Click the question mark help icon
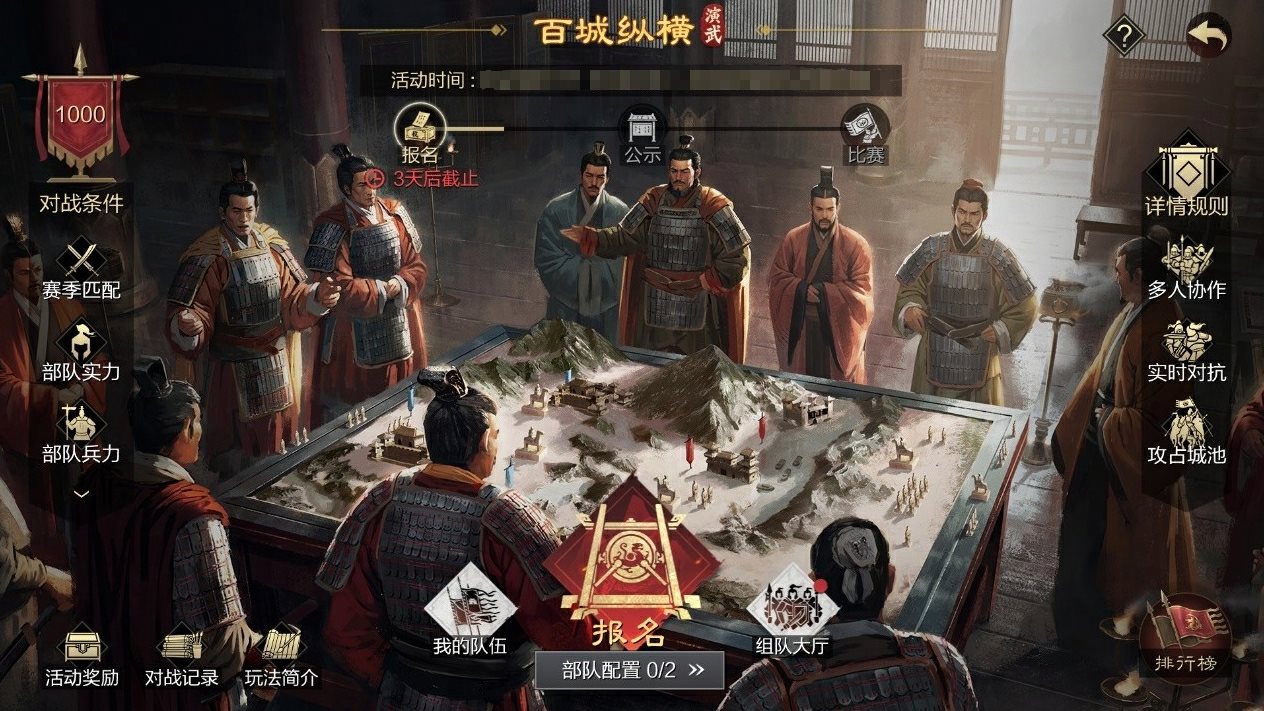The height and width of the screenshot is (711, 1264). (1124, 37)
